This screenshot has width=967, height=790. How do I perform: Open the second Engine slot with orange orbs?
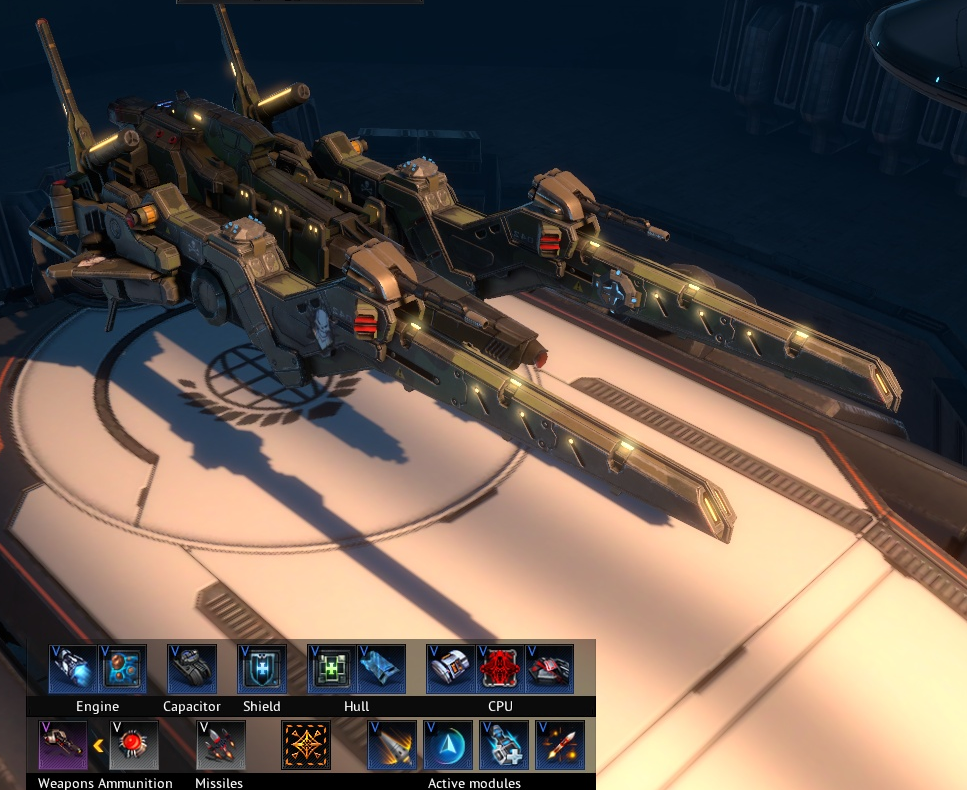123,669
